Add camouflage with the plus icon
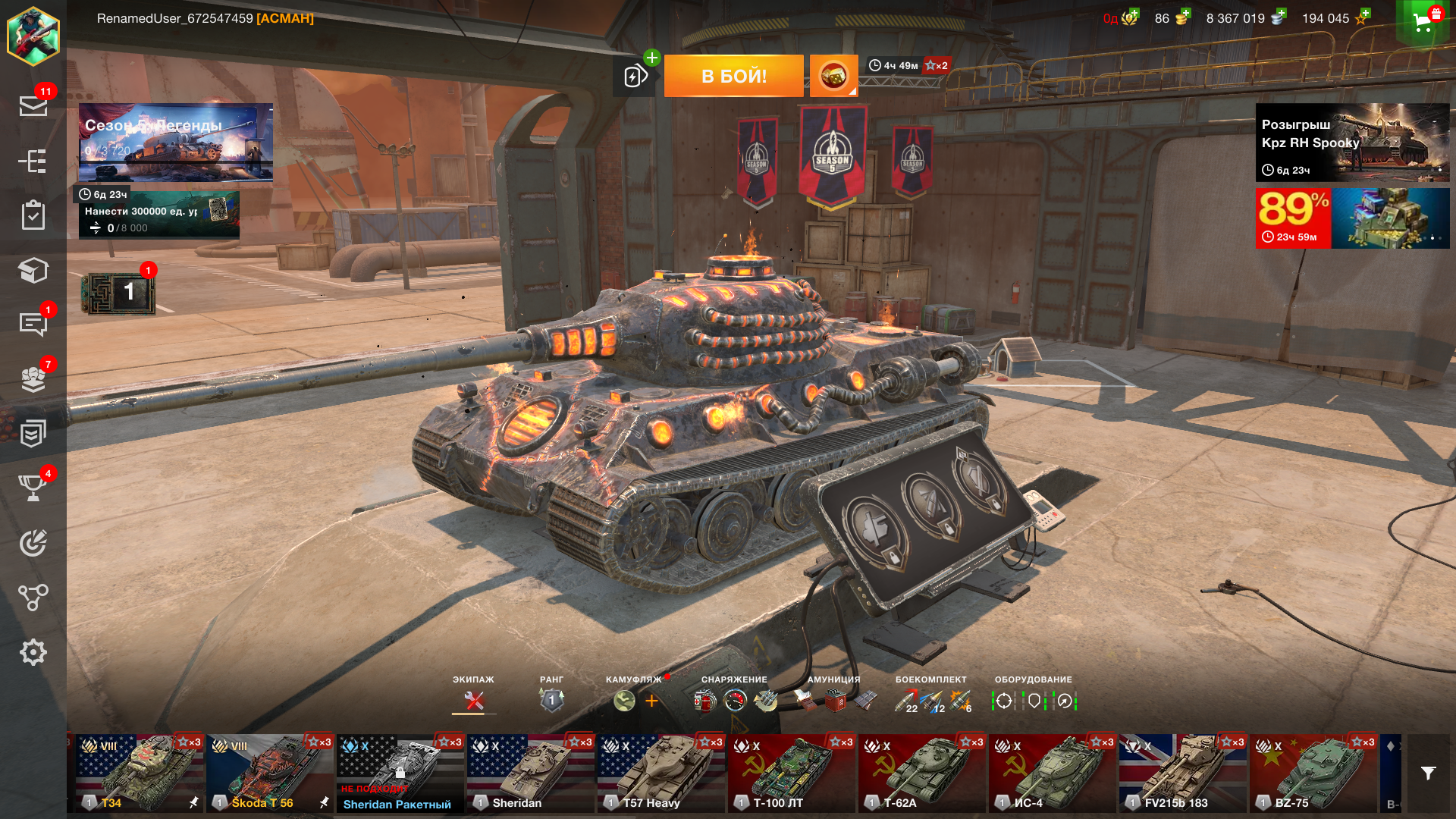Viewport: 1456px width, 819px height. click(x=651, y=701)
